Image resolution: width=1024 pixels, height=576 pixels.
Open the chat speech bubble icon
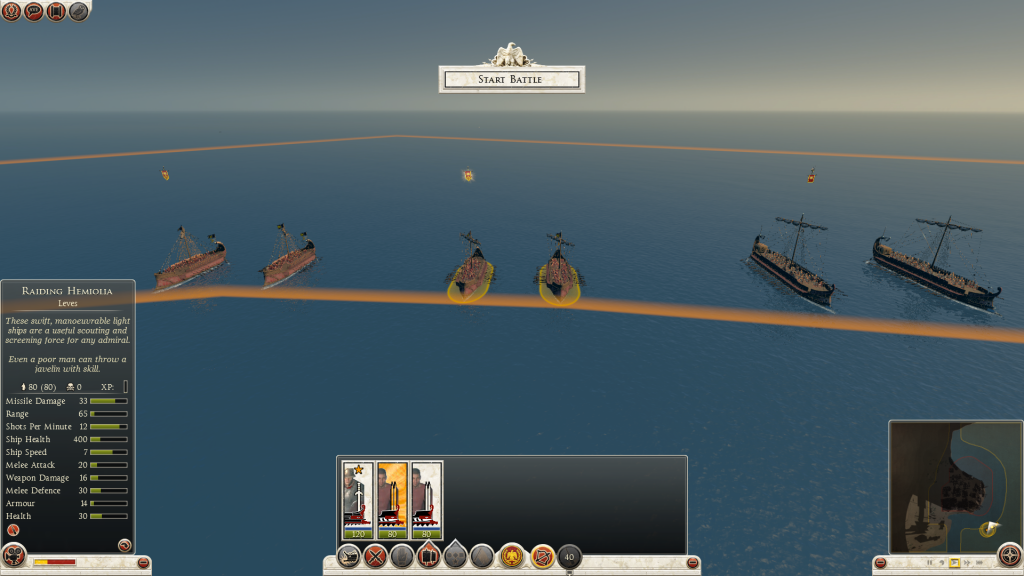33,11
